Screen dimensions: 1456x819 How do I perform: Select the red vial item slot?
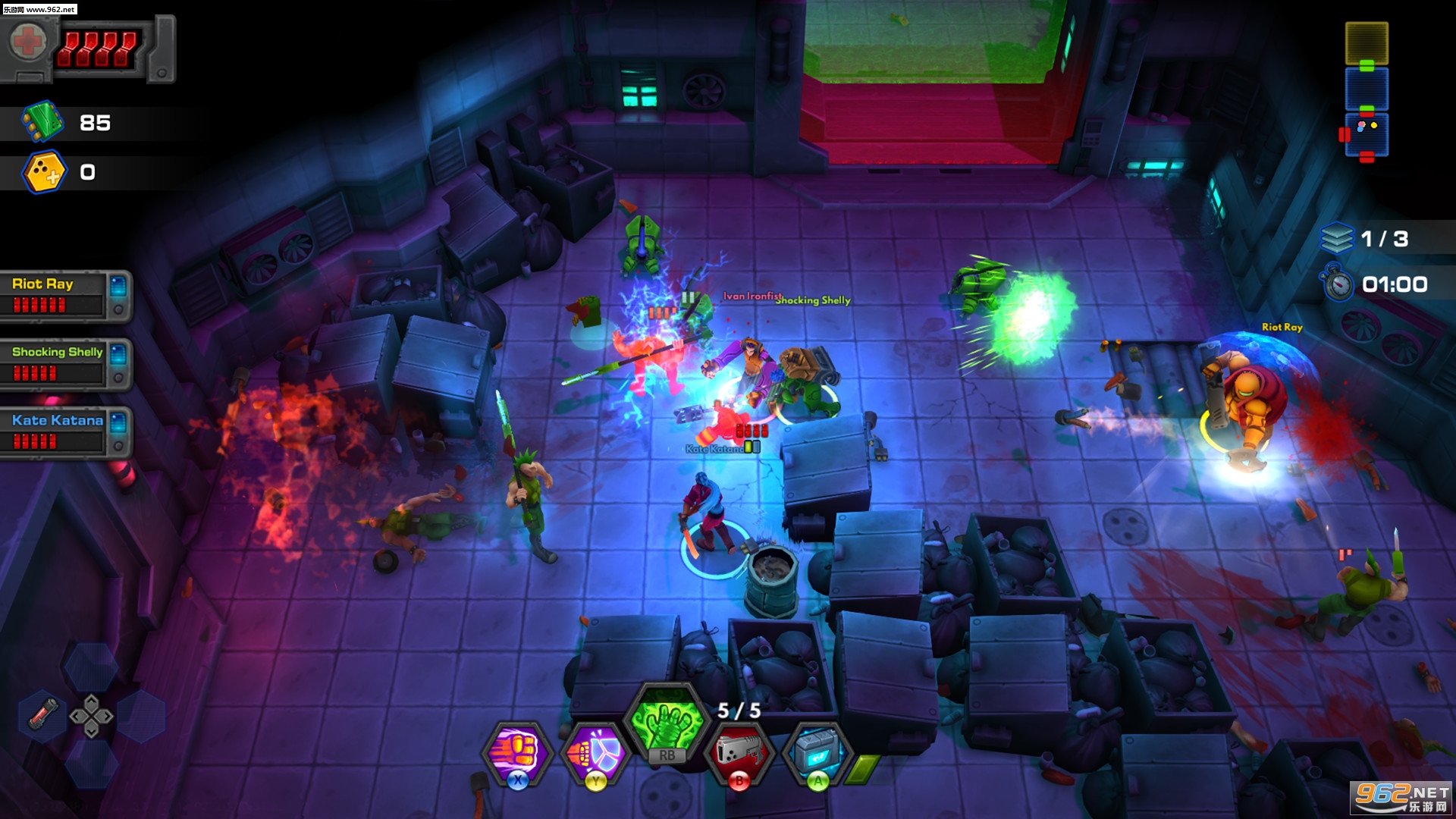tap(43, 714)
